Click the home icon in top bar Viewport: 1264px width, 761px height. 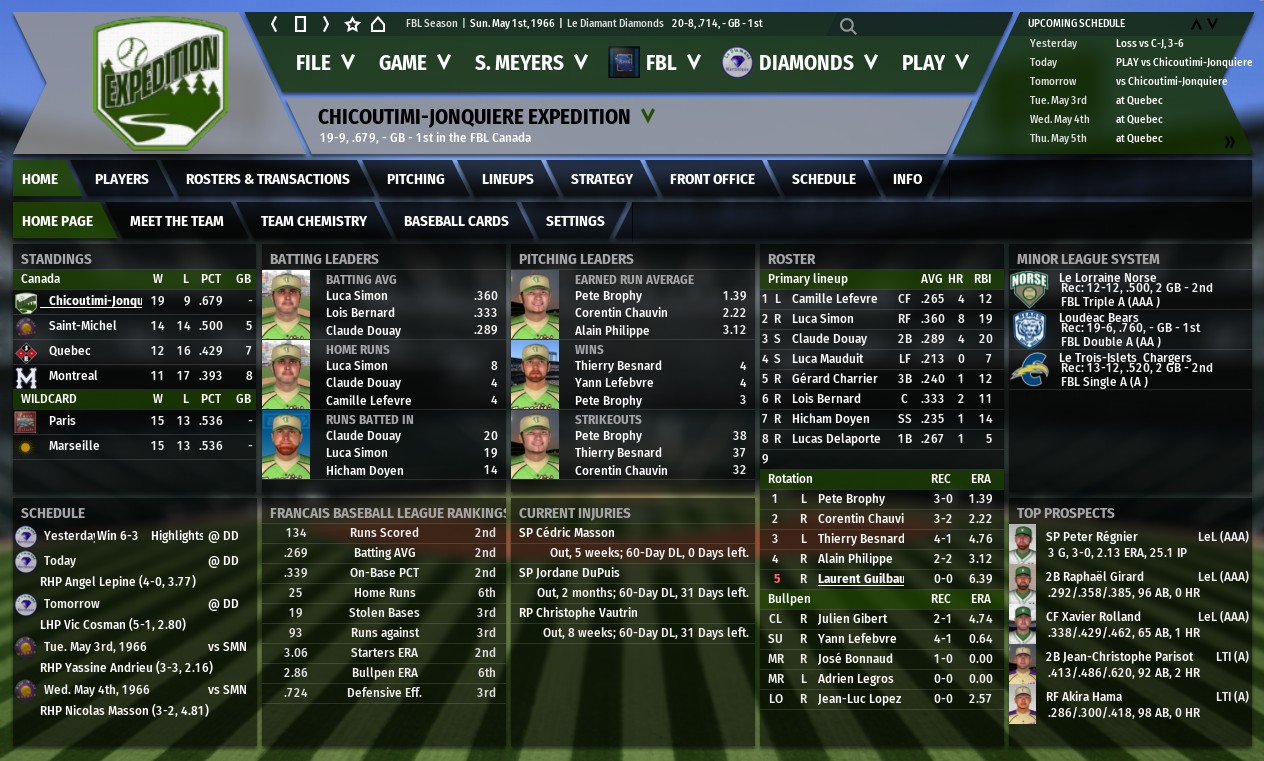point(378,24)
